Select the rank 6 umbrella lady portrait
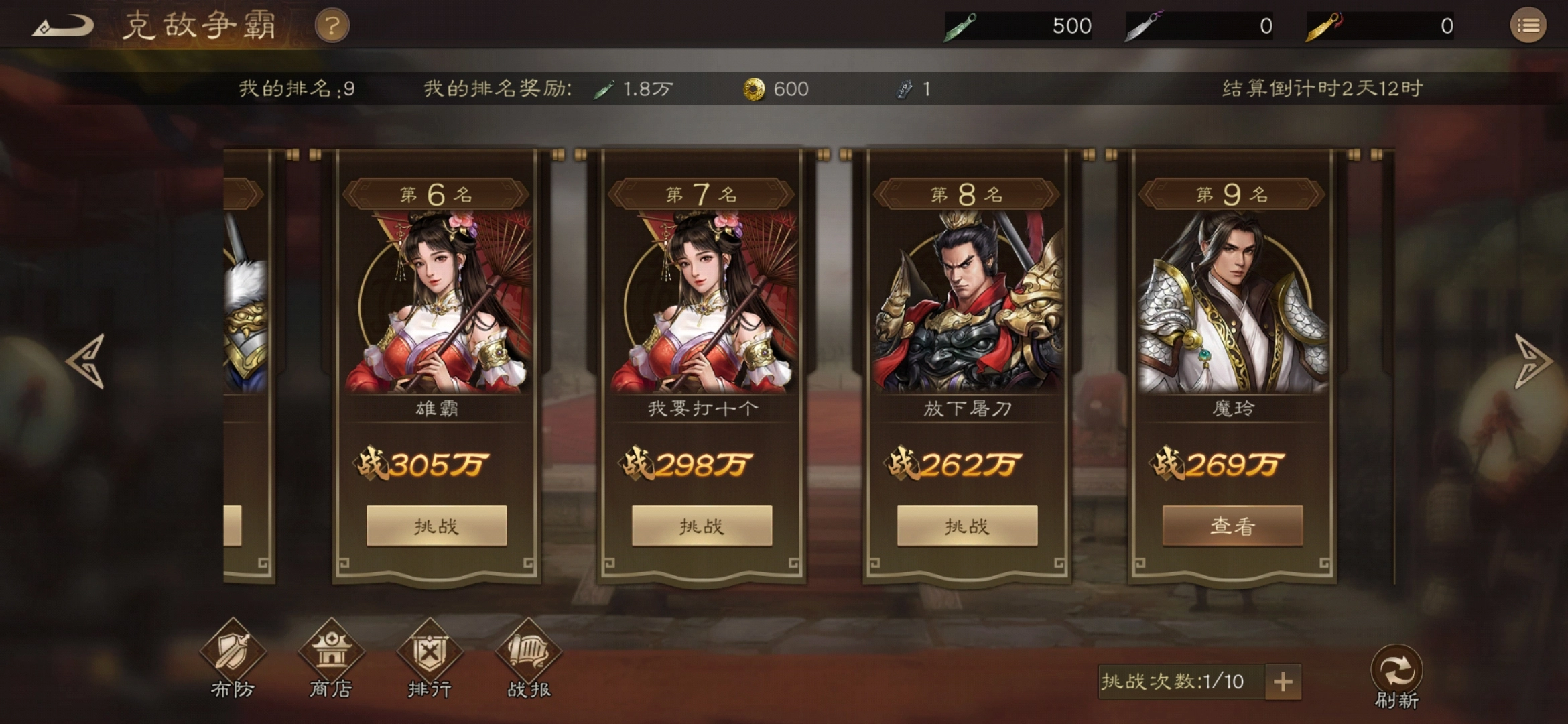The width and height of the screenshot is (1568, 724). pyautogui.click(x=437, y=303)
